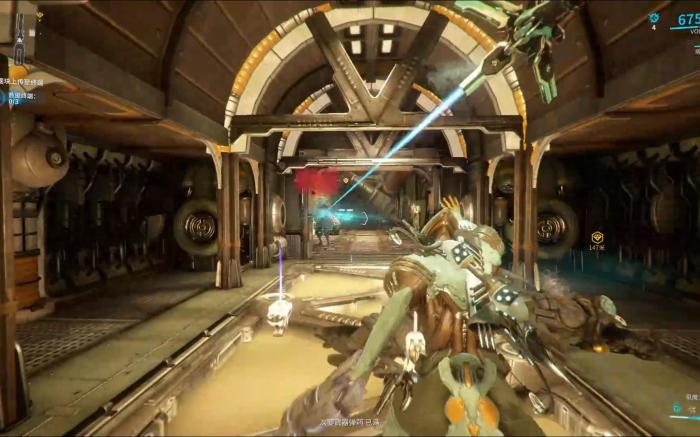Select the blue gear buff icon
Viewport: 700px width, 437px height.
pos(654,17)
